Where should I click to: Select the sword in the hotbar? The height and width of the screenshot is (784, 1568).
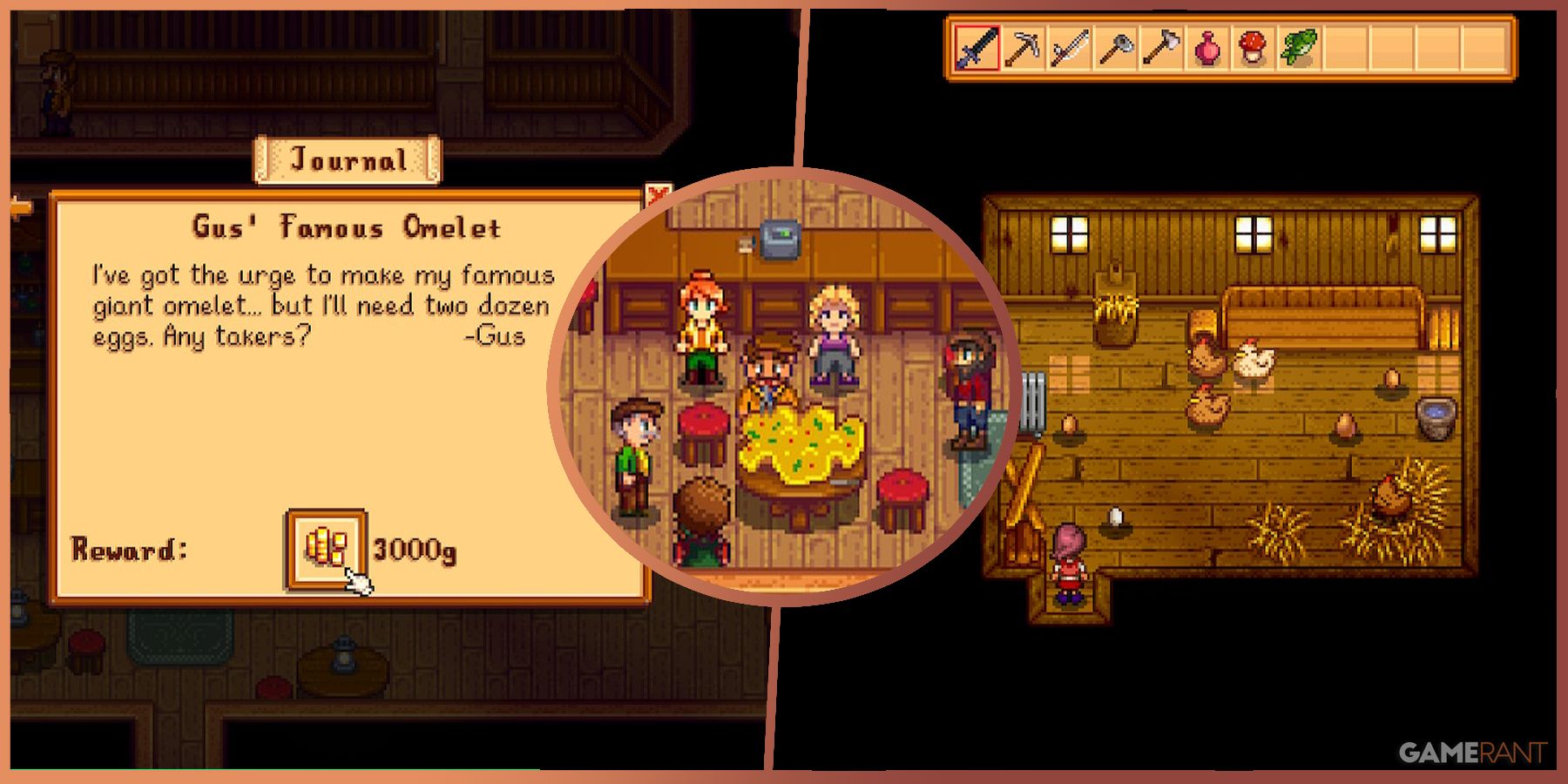(x=977, y=48)
